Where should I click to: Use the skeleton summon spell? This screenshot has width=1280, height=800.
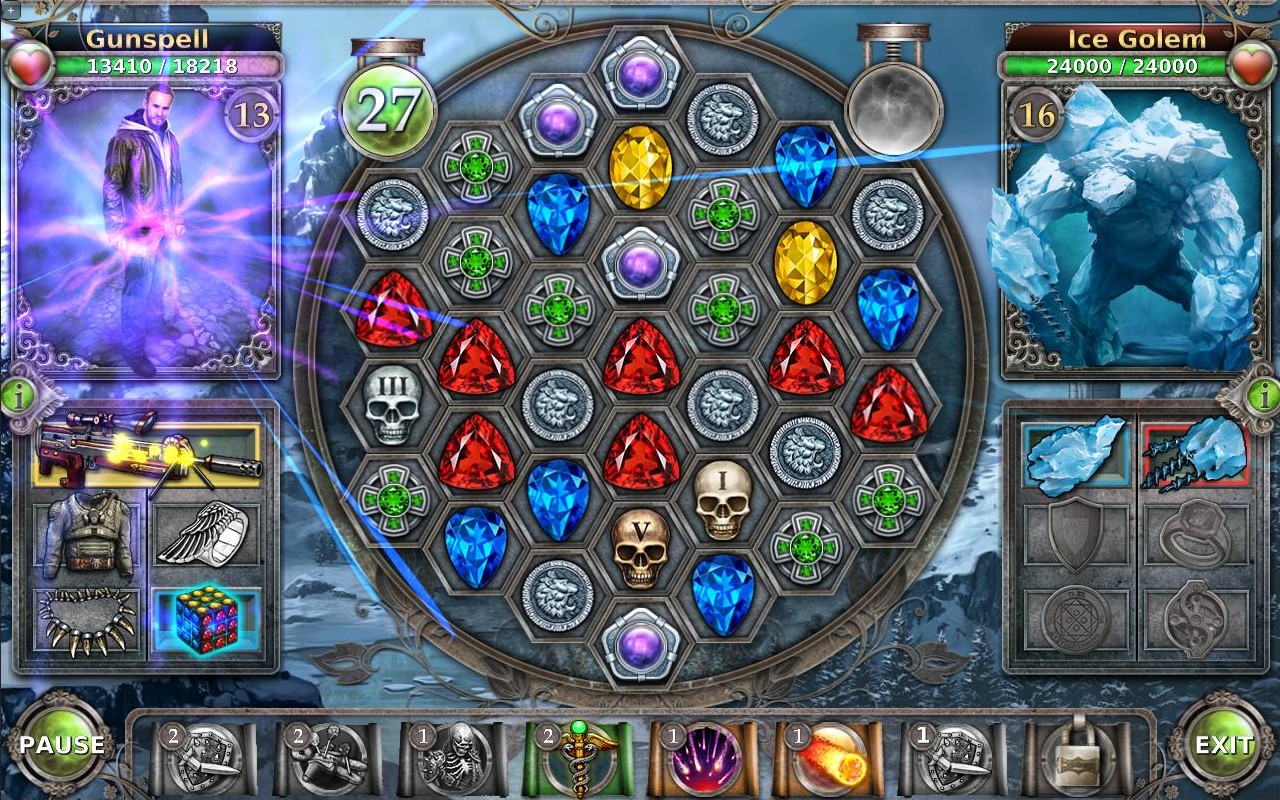tap(451, 758)
